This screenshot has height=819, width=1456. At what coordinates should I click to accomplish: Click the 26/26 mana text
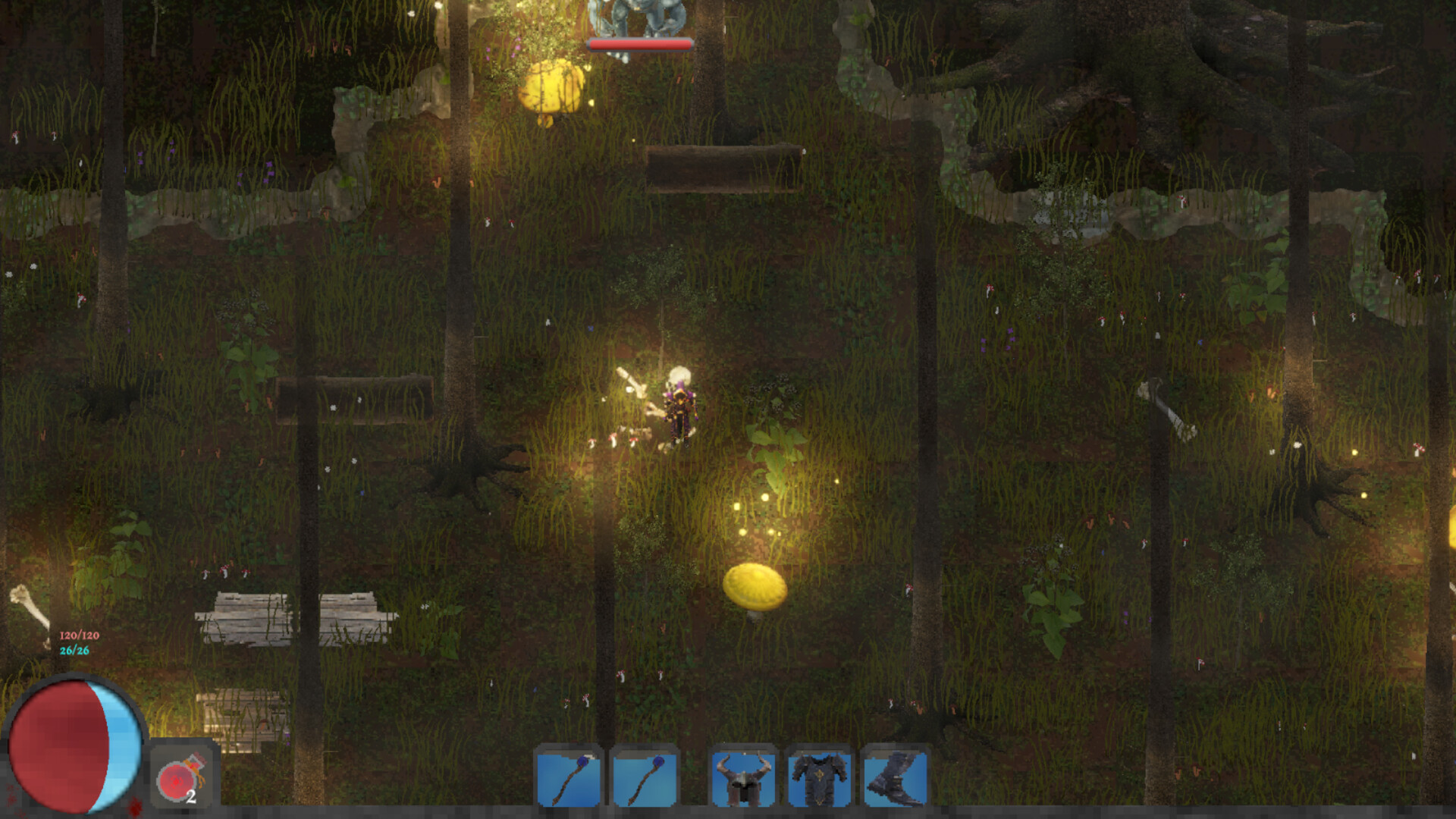point(73,651)
